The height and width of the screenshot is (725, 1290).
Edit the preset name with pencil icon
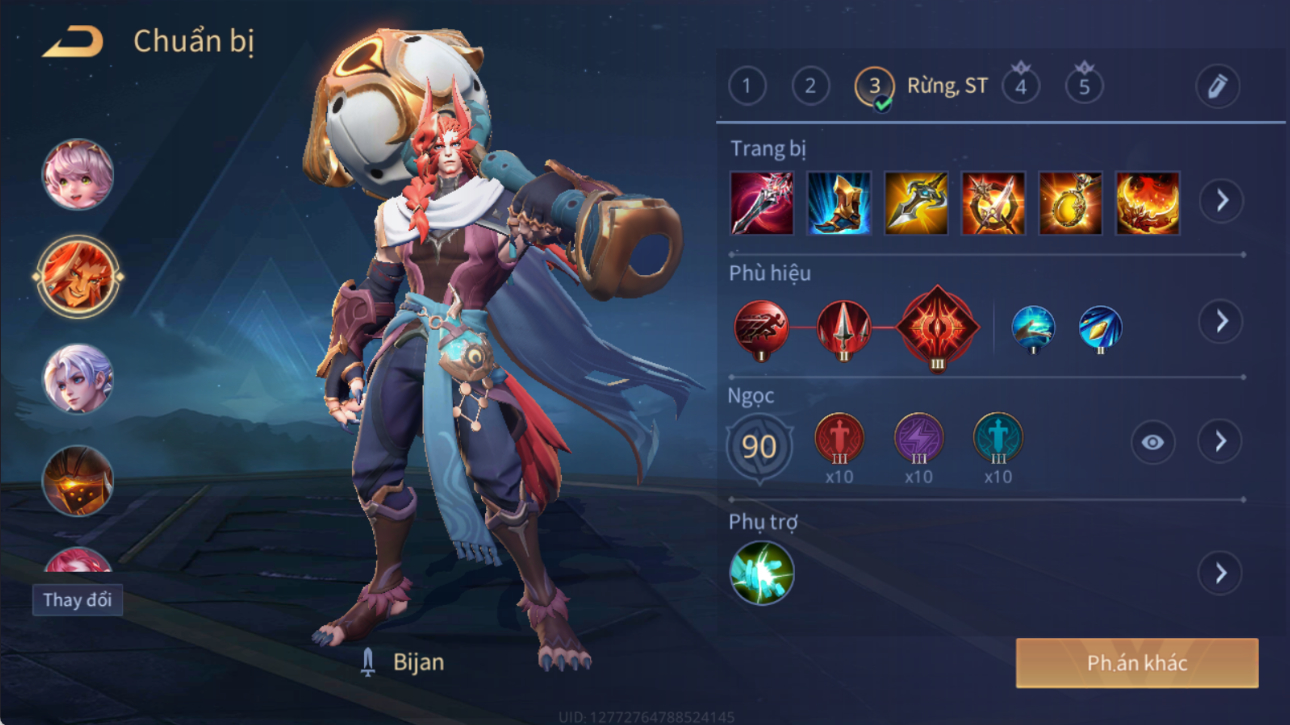click(1217, 87)
